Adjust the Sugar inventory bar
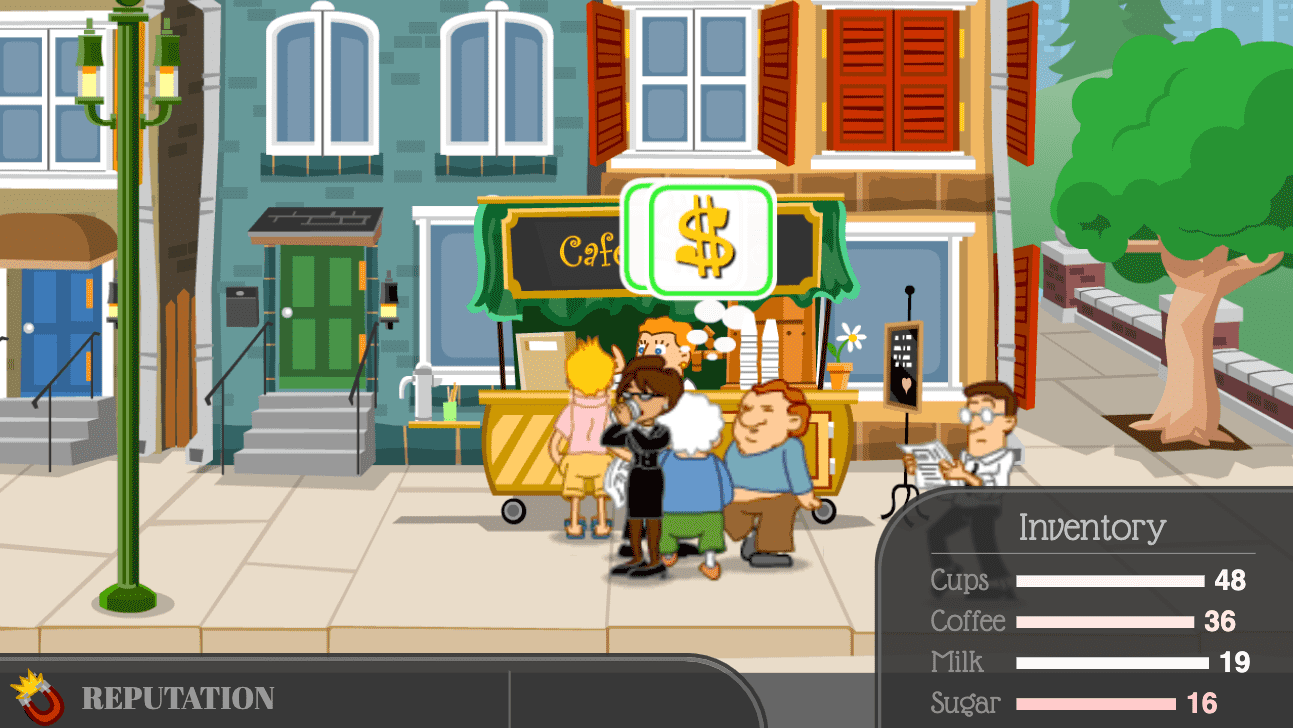1293x728 pixels. pos(1095,702)
